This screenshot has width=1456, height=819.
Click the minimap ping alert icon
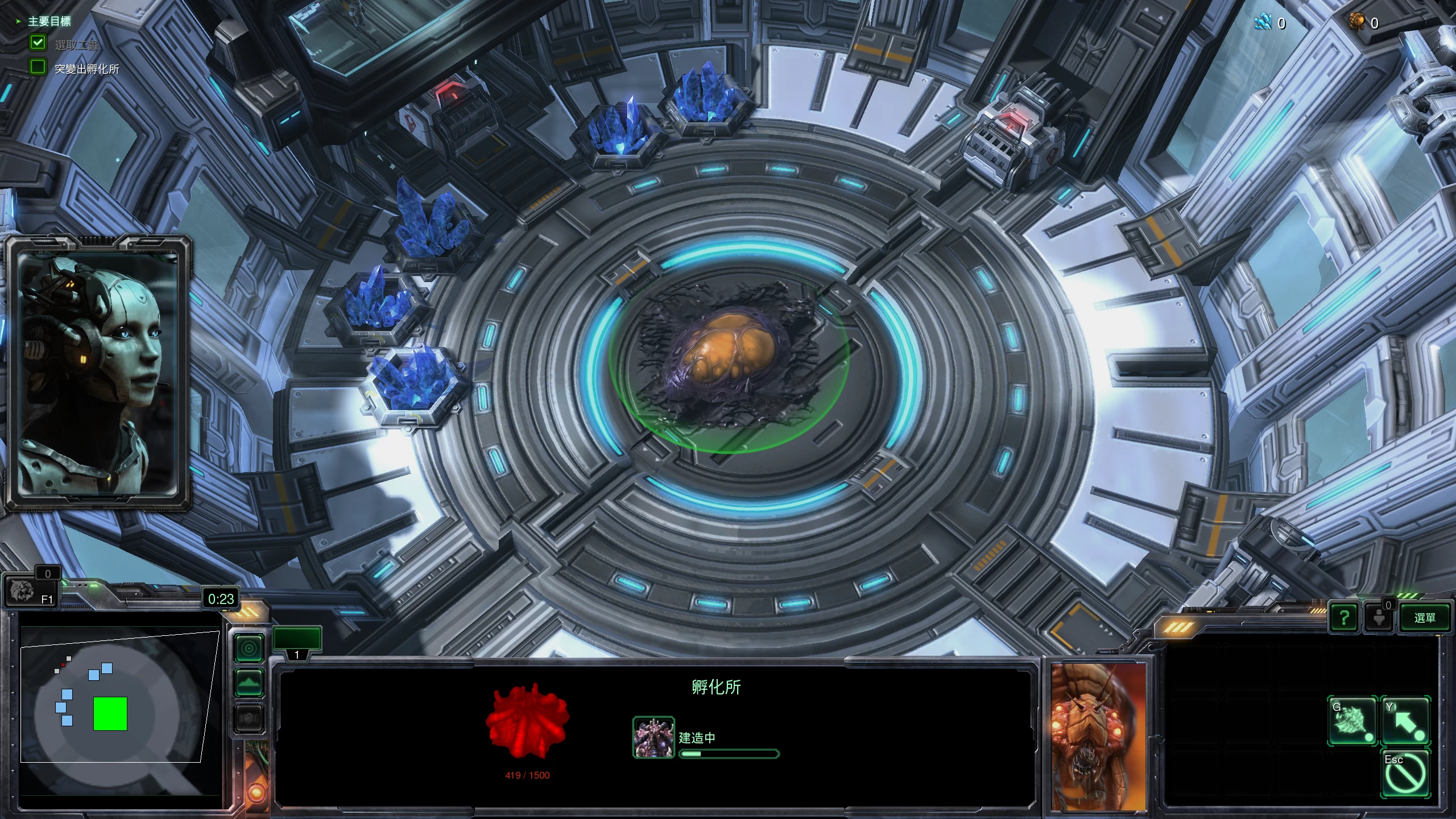point(248,647)
